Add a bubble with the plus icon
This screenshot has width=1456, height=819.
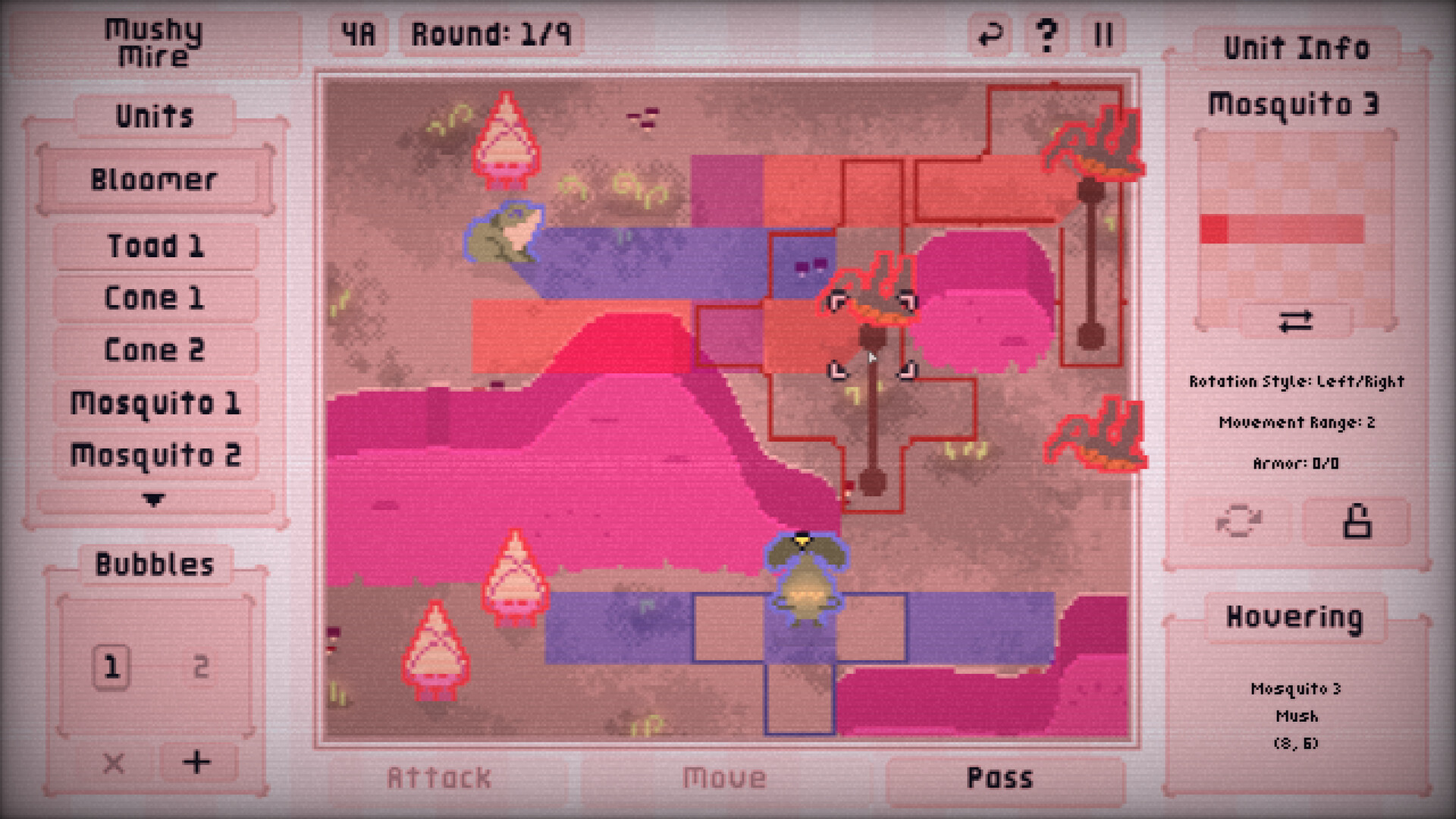click(196, 764)
